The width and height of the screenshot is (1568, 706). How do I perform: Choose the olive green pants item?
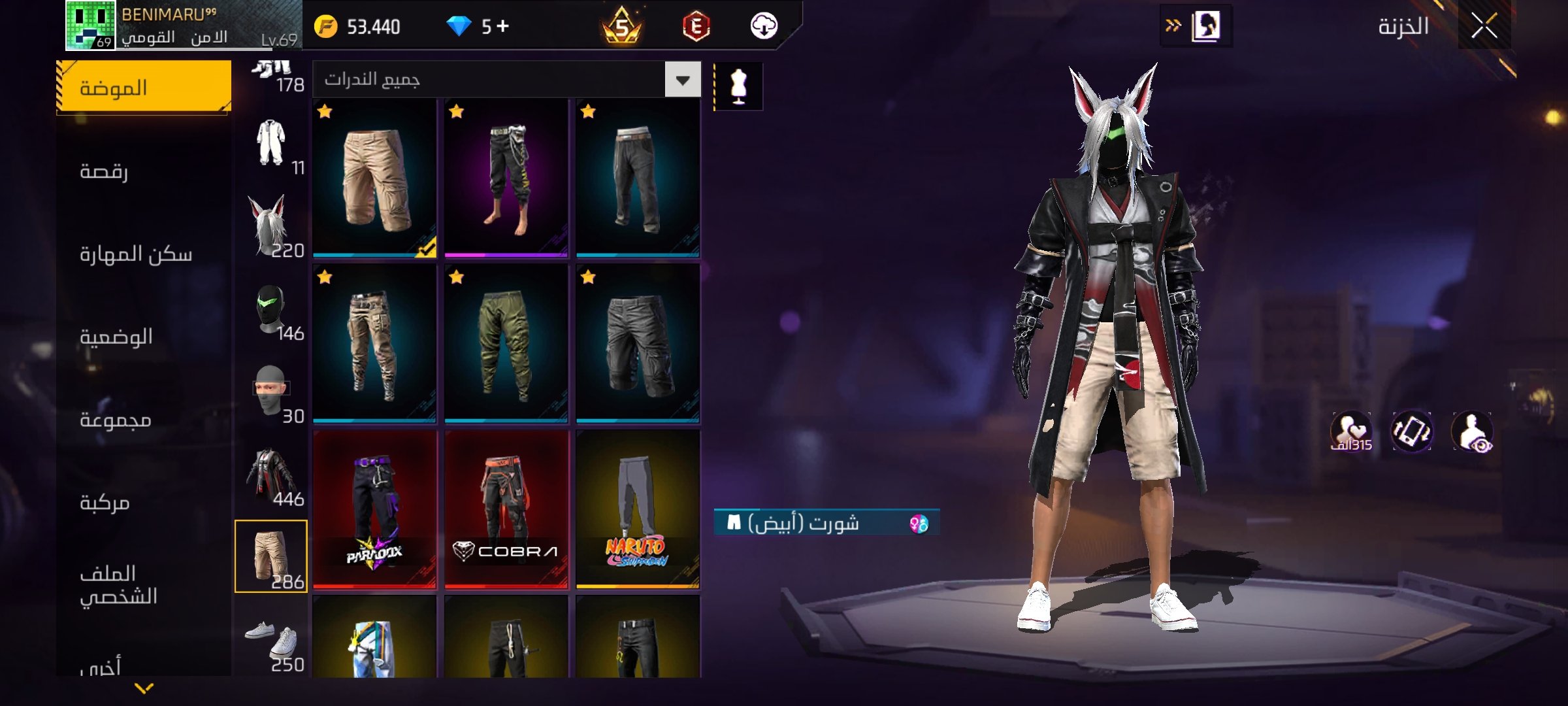(x=506, y=344)
